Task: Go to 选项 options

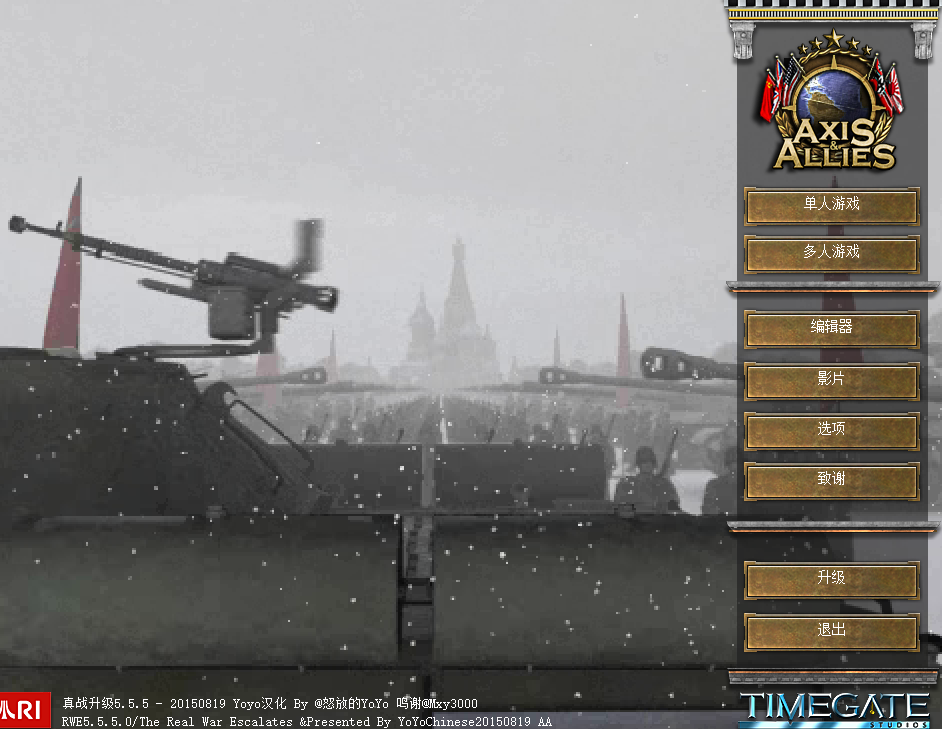Action: [x=831, y=430]
